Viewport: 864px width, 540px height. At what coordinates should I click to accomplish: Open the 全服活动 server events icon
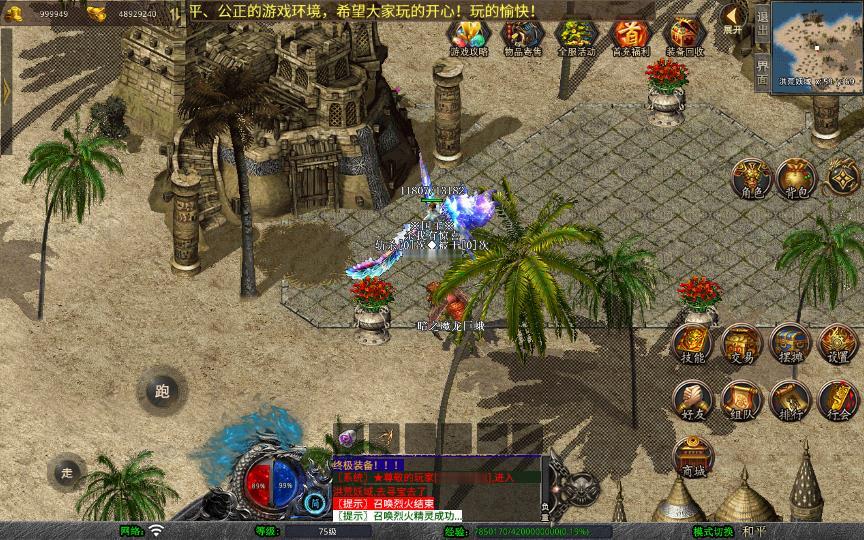click(574, 37)
